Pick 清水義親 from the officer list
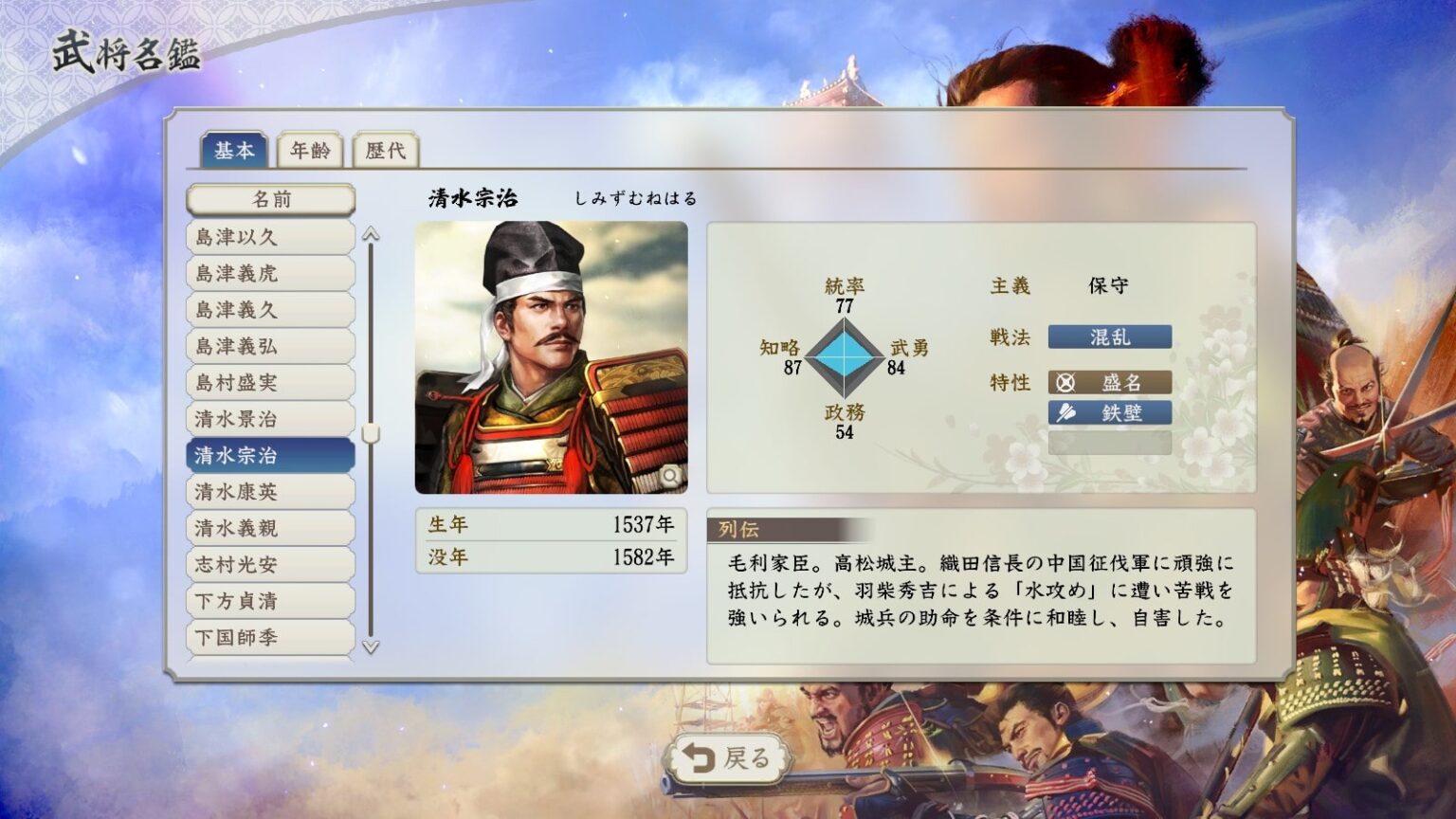The height and width of the screenshot is (819, 1456). coord(271,528)
